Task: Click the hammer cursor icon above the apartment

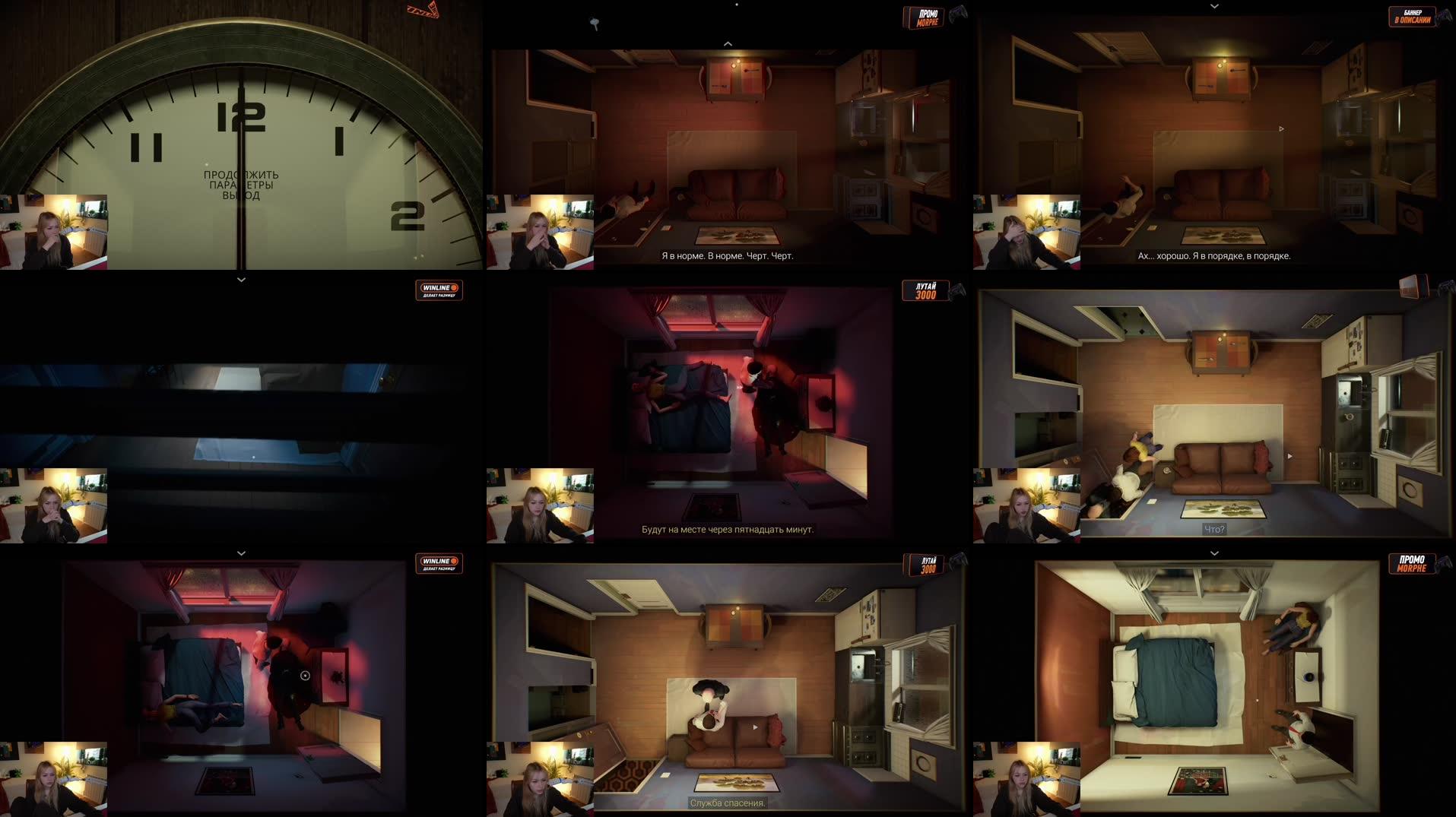Action: [x=595, y=24]
